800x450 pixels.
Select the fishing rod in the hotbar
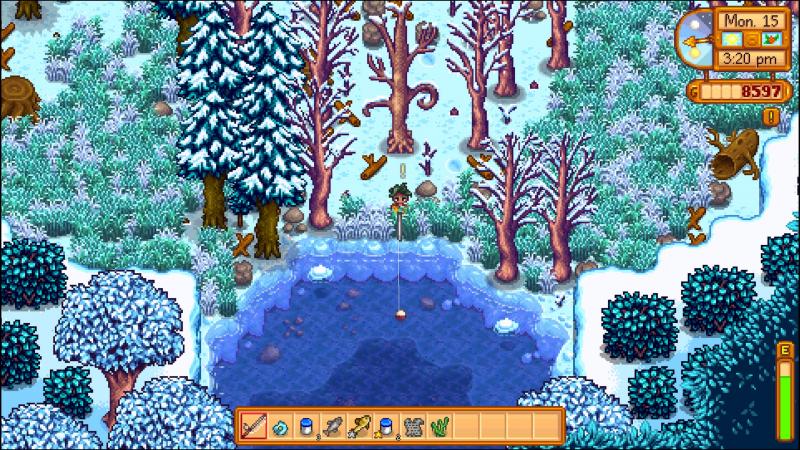pyautogui.click(x=254, y=425)
